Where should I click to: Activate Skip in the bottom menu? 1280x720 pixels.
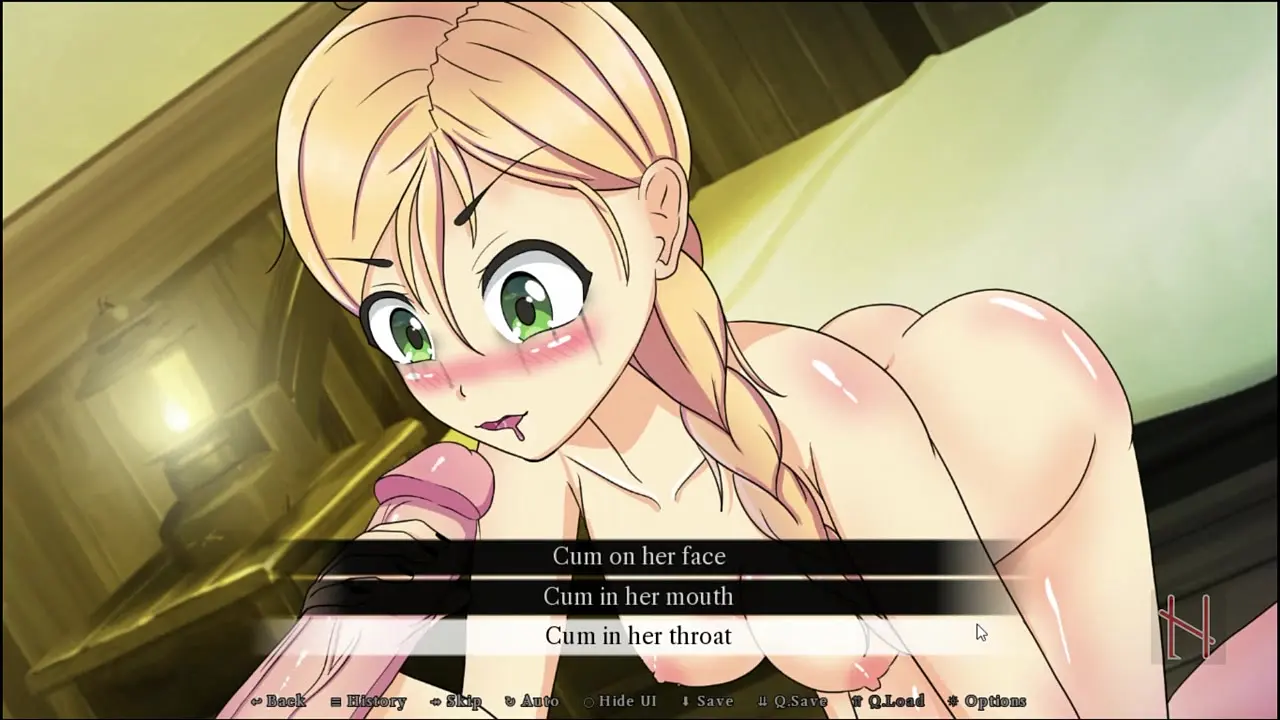(456, 701)
